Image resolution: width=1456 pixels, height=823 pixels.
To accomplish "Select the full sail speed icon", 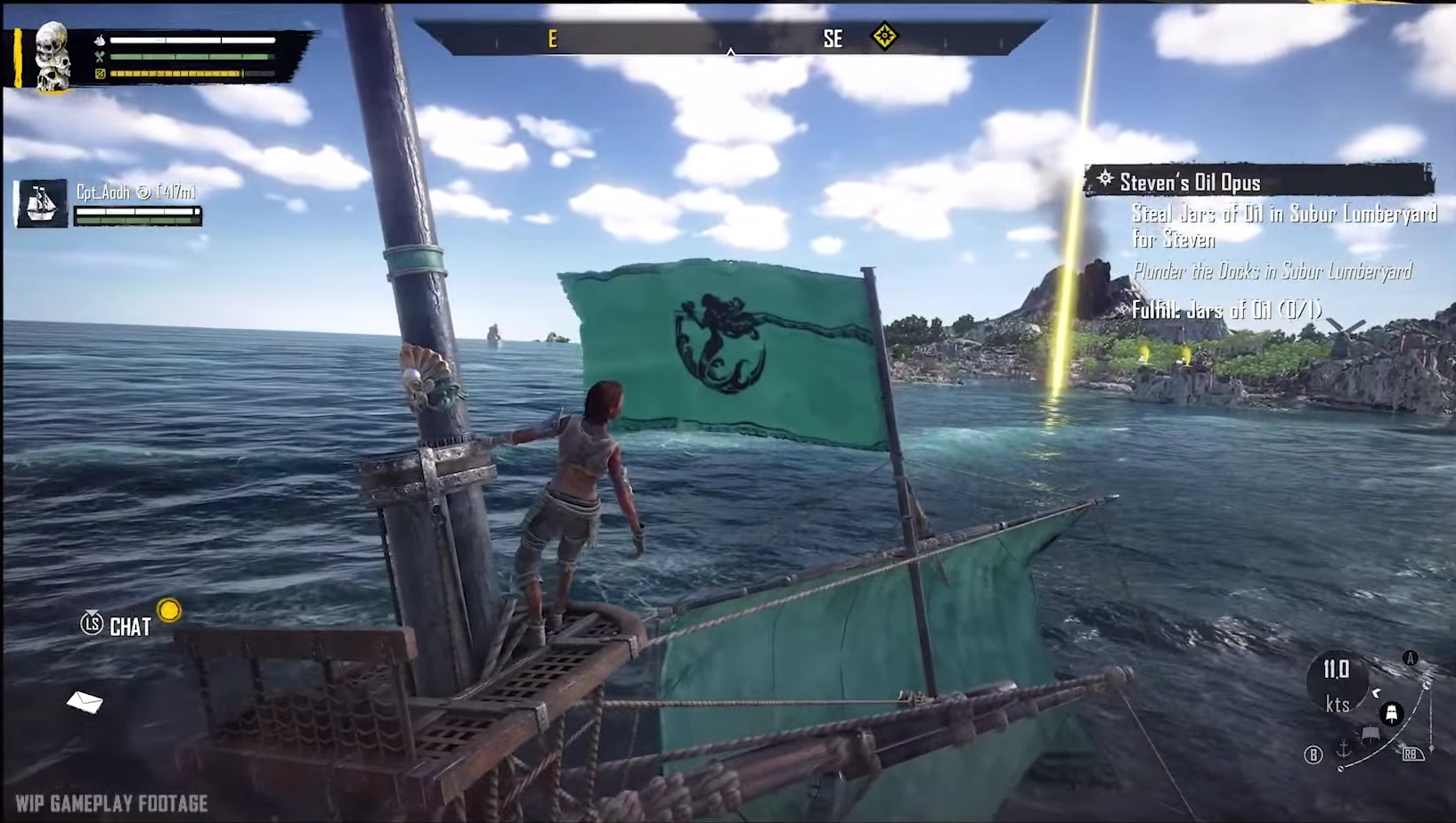I will 1391,713.
